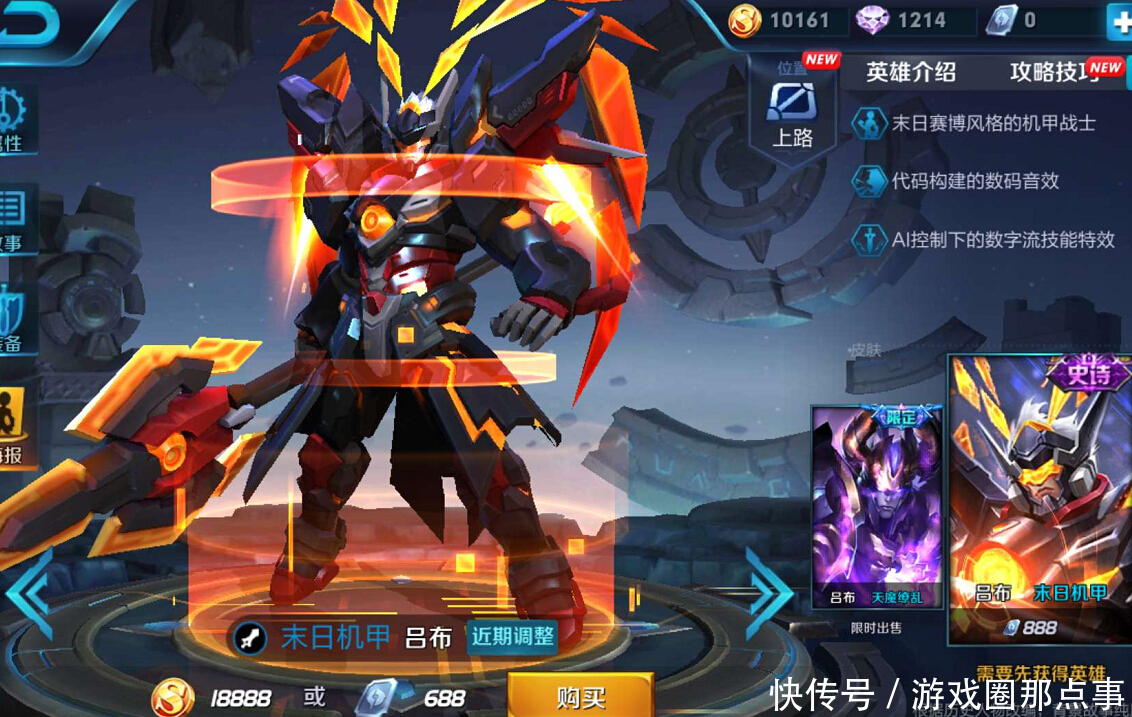Switch to the 英雄介绍 tab

[910, 72]
